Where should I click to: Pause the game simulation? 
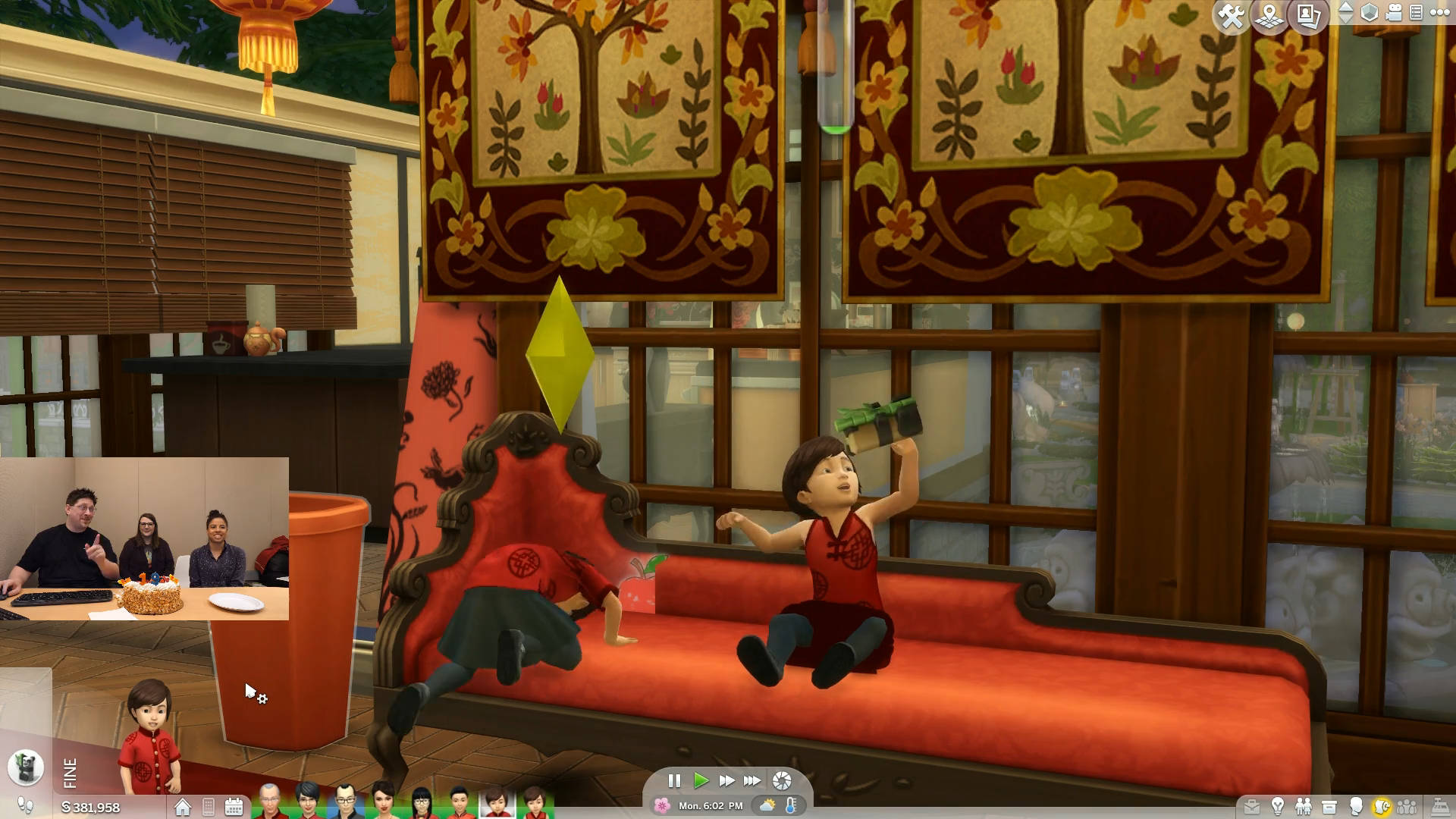coord(674,780)
